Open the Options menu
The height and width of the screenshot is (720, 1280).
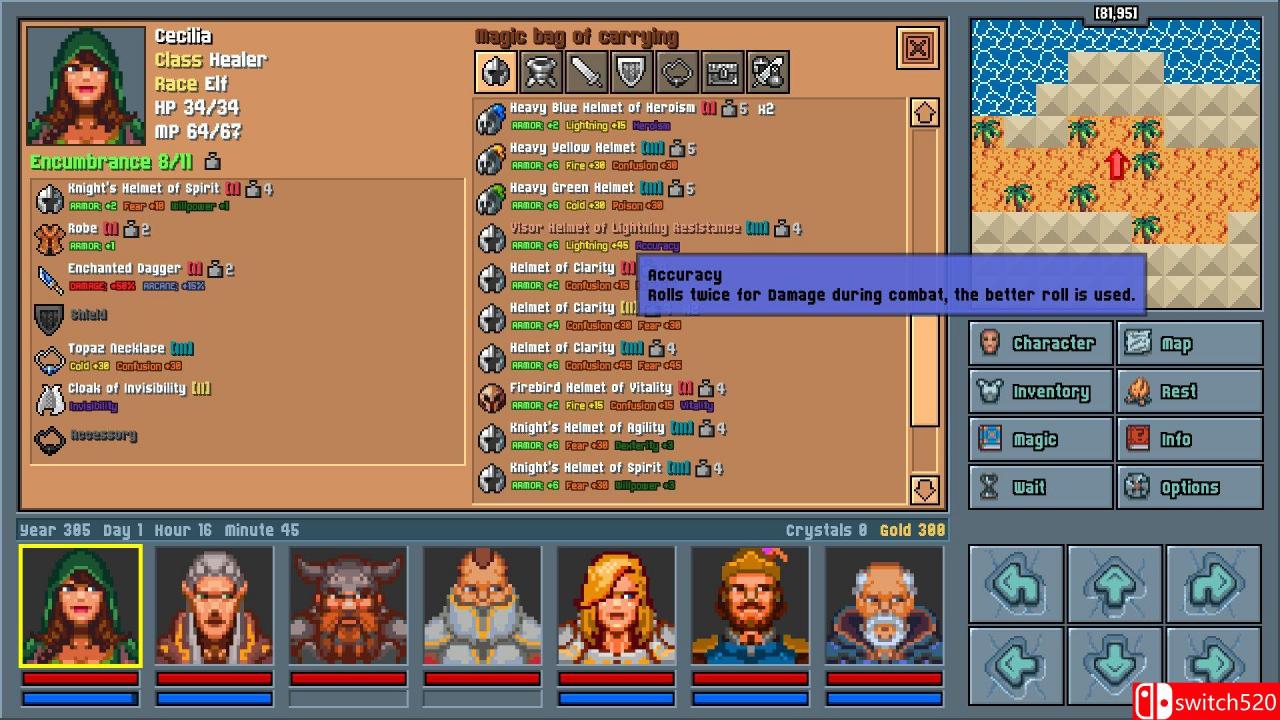1191,487
